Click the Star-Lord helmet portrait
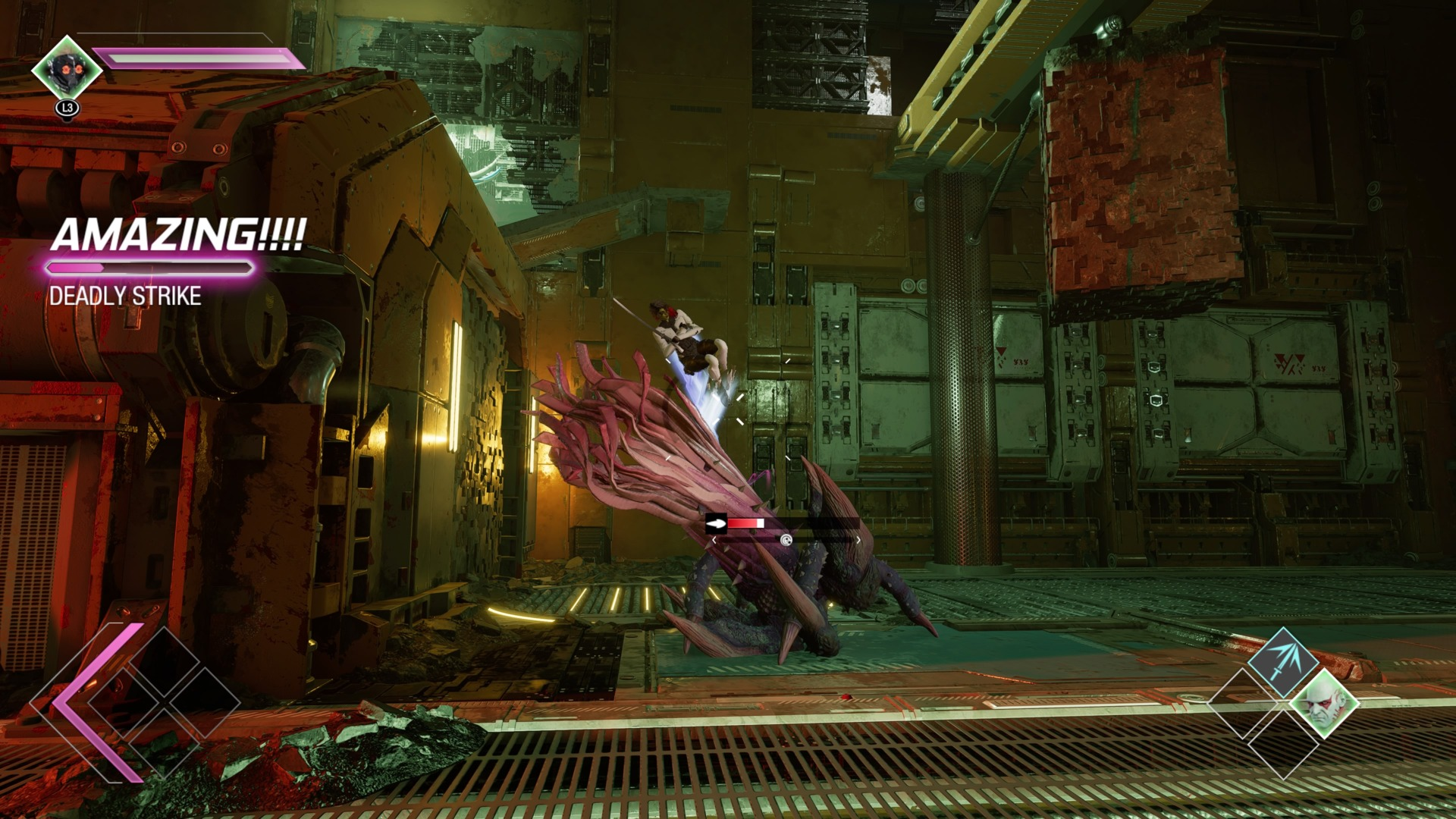This screenshot has width=1456, height=819. (x=67, y=70)
